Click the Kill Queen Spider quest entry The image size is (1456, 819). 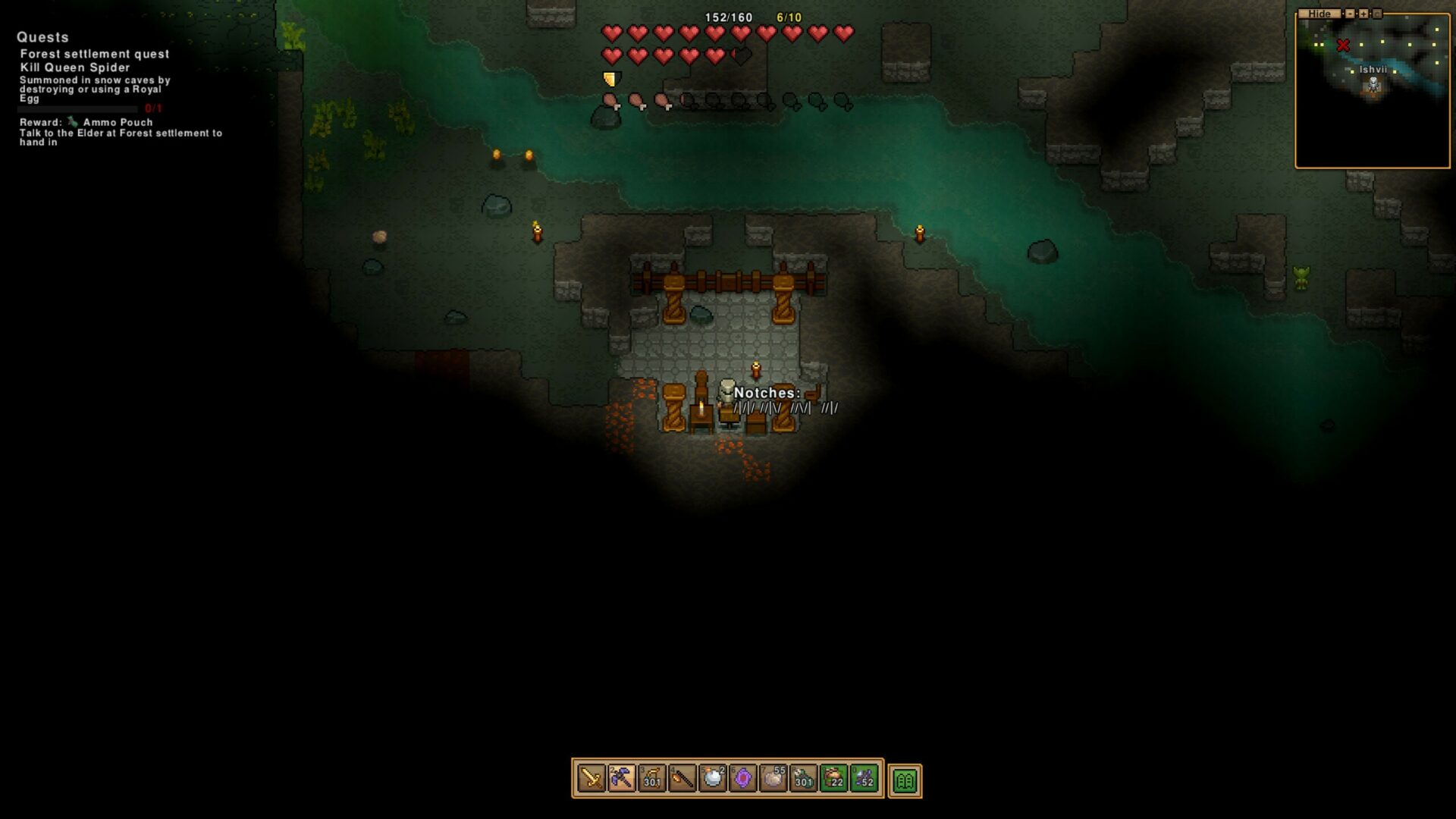[75, 67]
